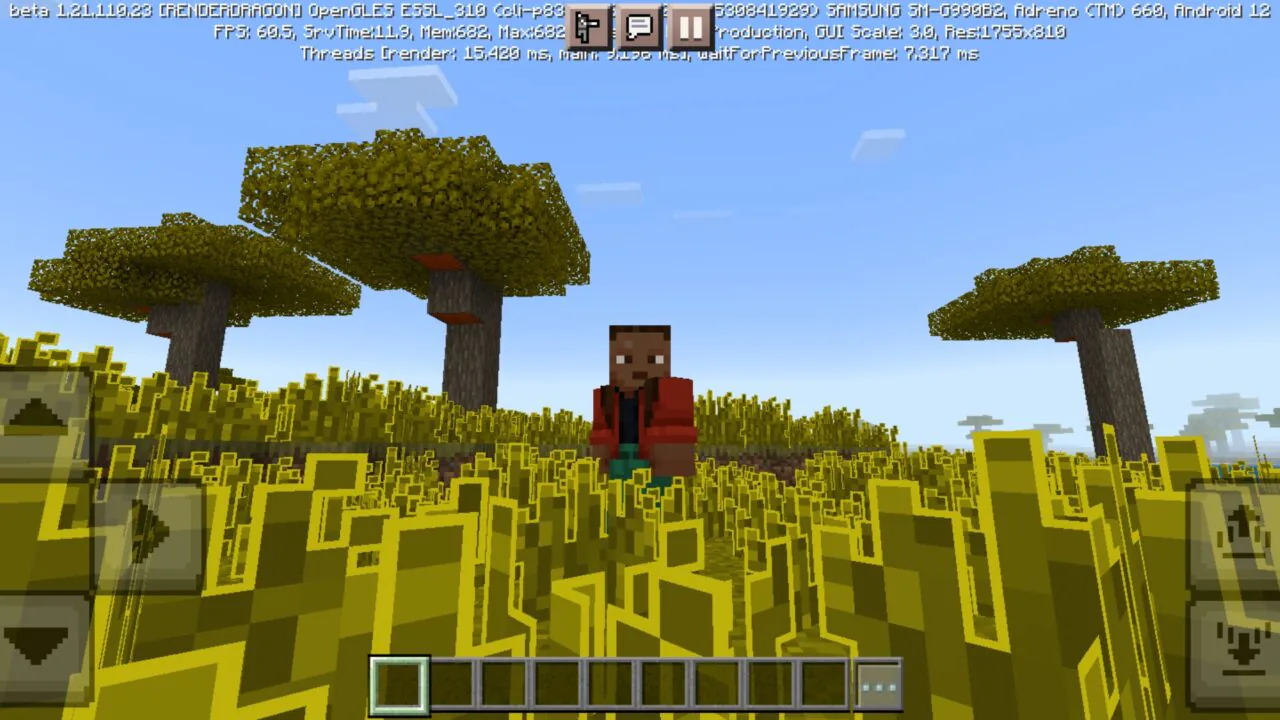
Task: Open the chat window
Action: click(x=639, y=27)
